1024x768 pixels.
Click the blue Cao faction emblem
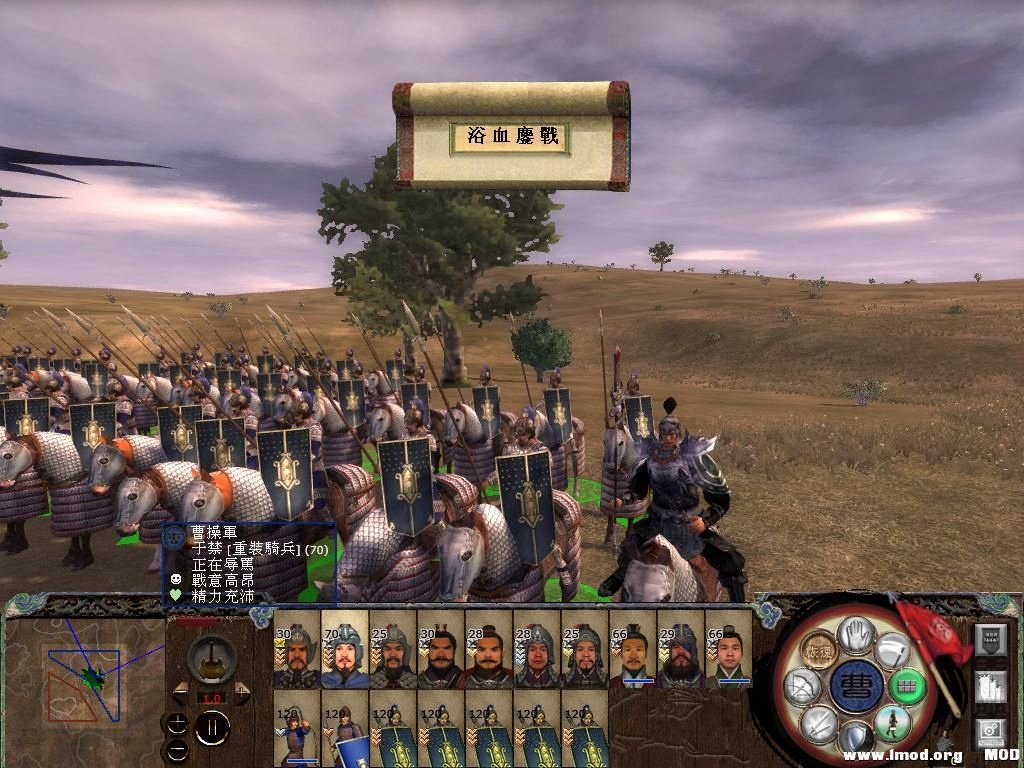click(x=856, y=686)
